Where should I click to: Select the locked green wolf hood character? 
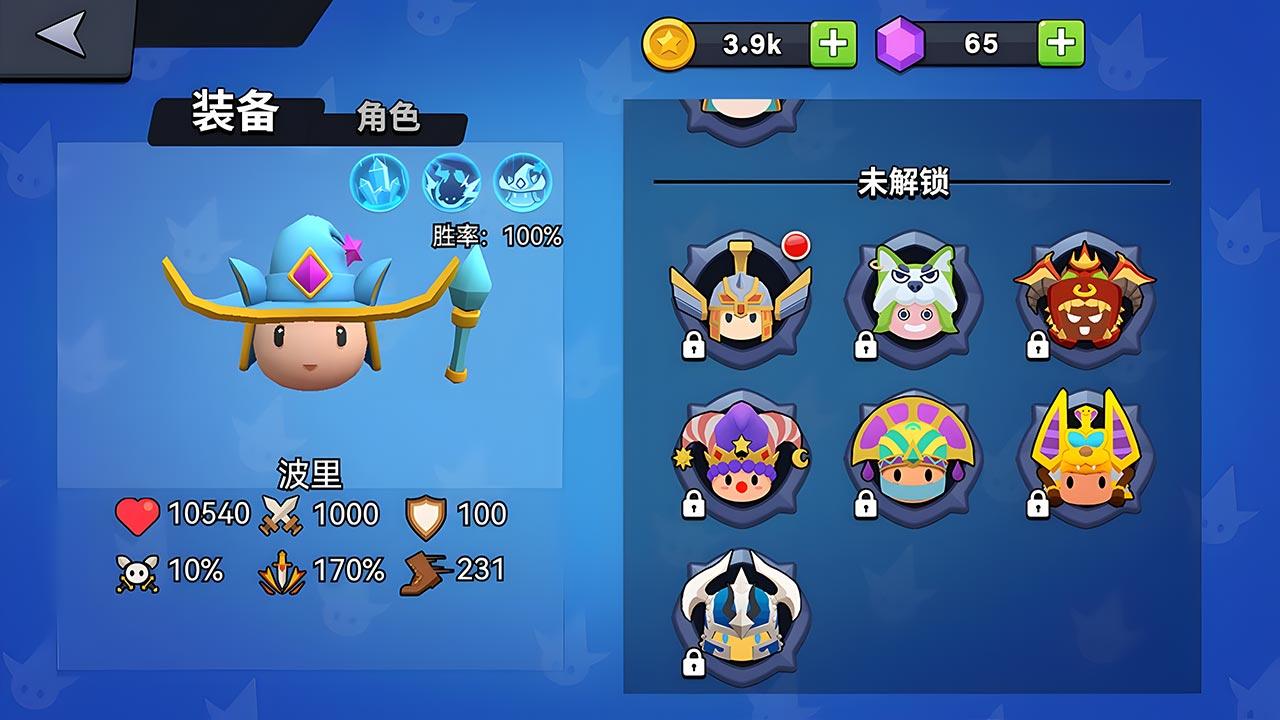tap(912, 296)
